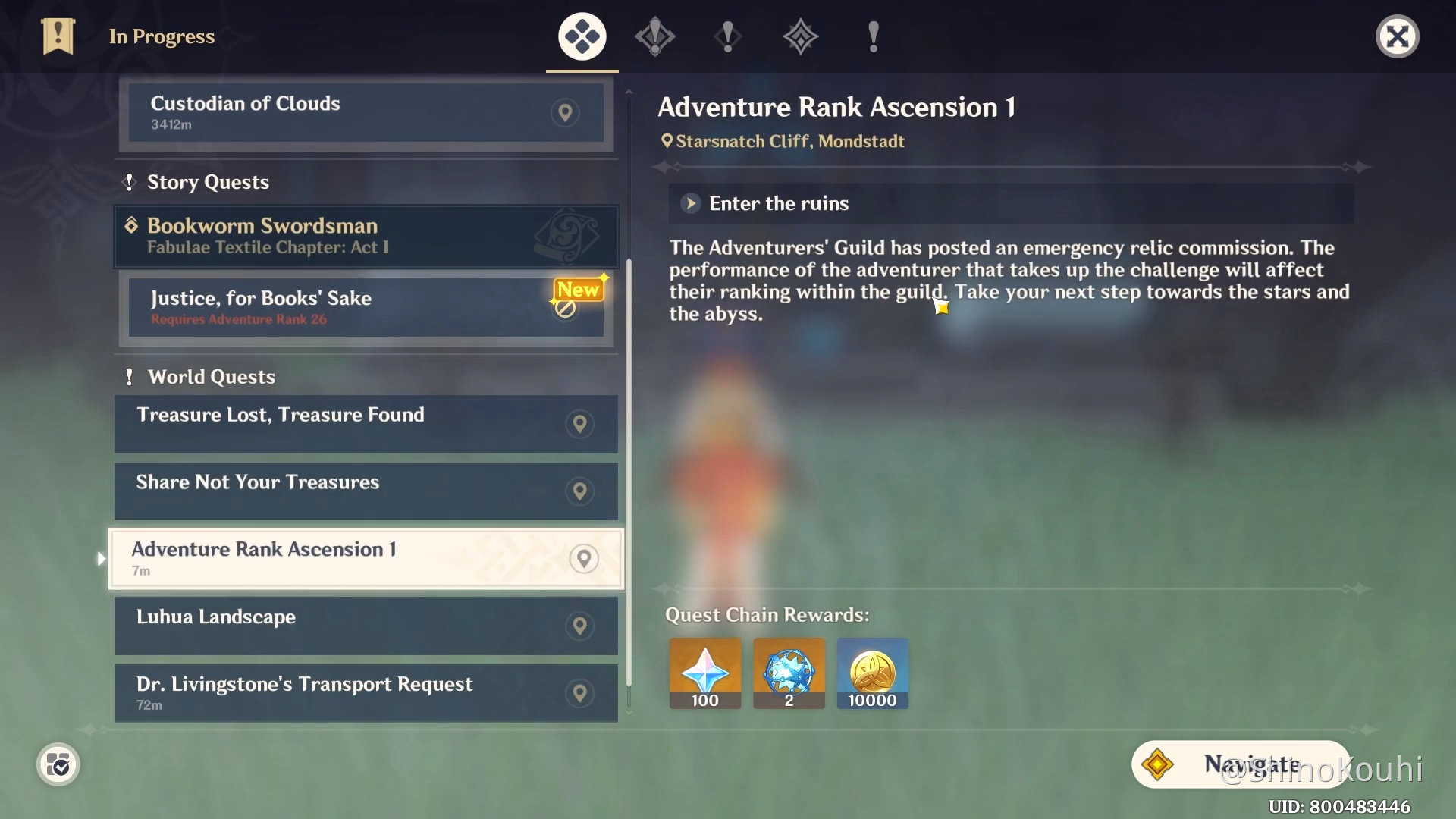Screen dimensions: 1456x819
Task: Click the arrow marker beside Adventure Rank Ascension 1
Action: pos(102,558)
